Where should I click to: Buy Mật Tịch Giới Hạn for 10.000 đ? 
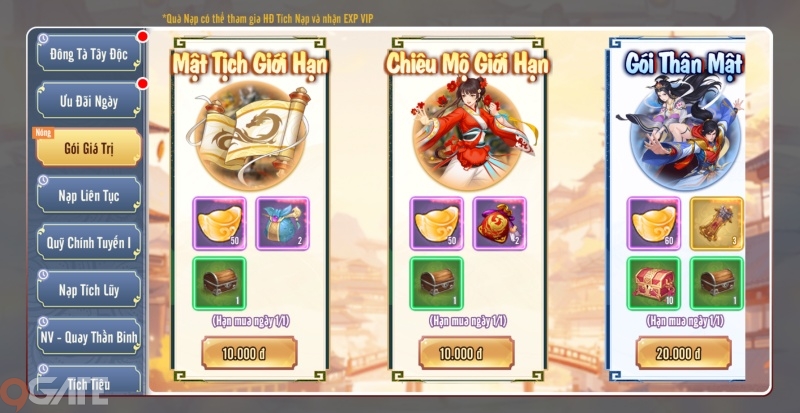coord(250,353)
